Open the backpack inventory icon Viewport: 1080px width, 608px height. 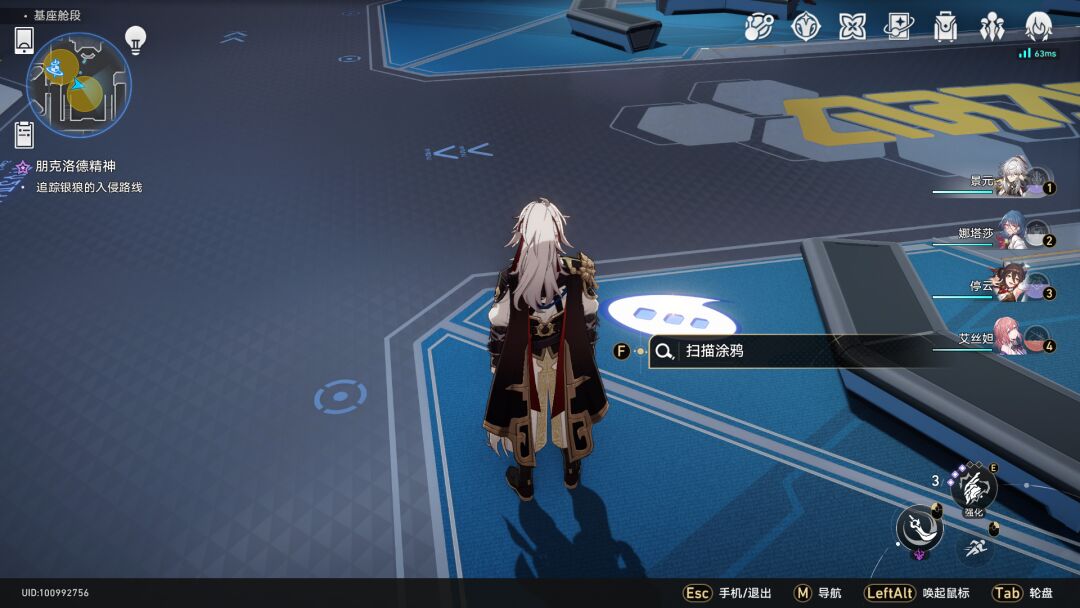tap(945, 27)
